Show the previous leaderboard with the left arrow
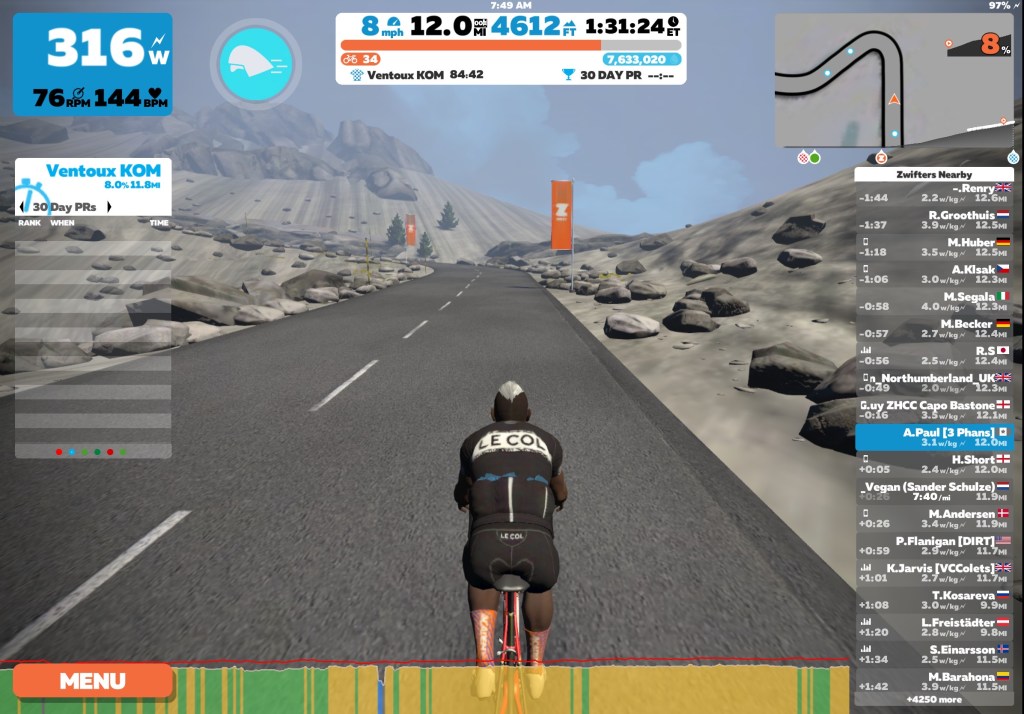 click(23, 207)
